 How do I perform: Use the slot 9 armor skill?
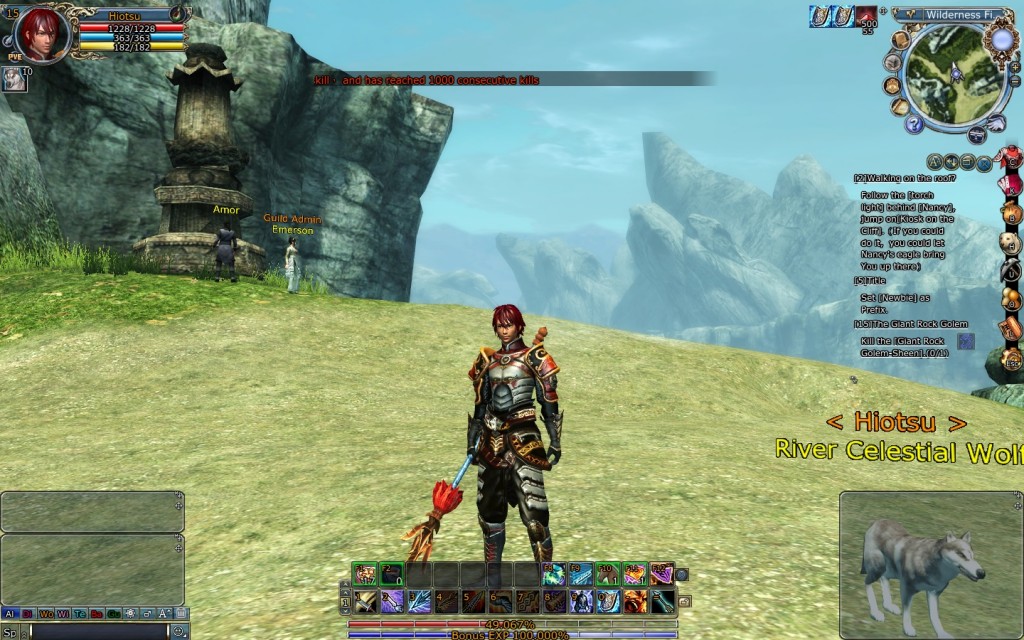click(x=581, y=601)
